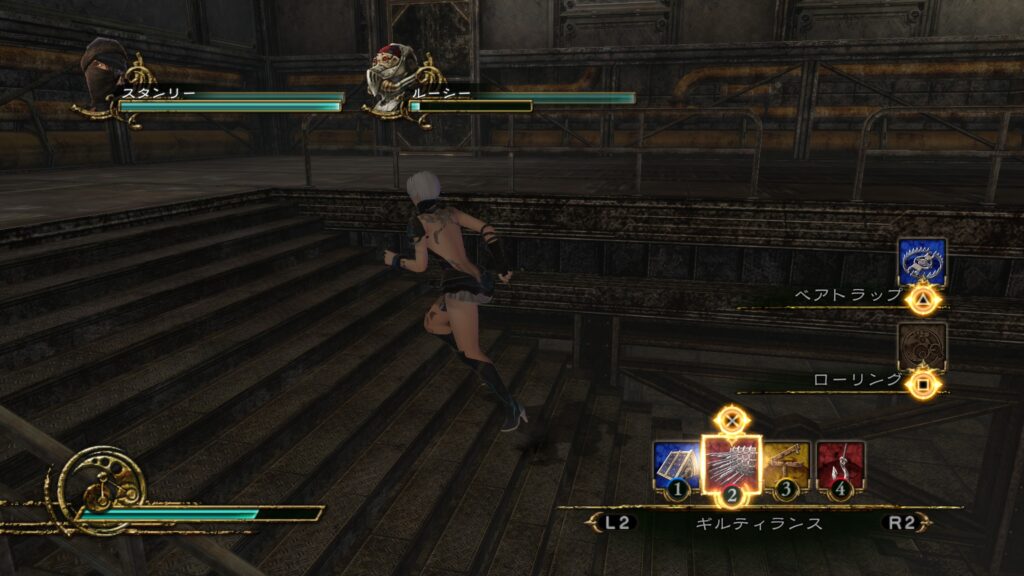Screen dimensions: 1024x576
Task: Activate the ベアトラップ bear trap icon
Action: pyautogui.click(x=921, y=262)
